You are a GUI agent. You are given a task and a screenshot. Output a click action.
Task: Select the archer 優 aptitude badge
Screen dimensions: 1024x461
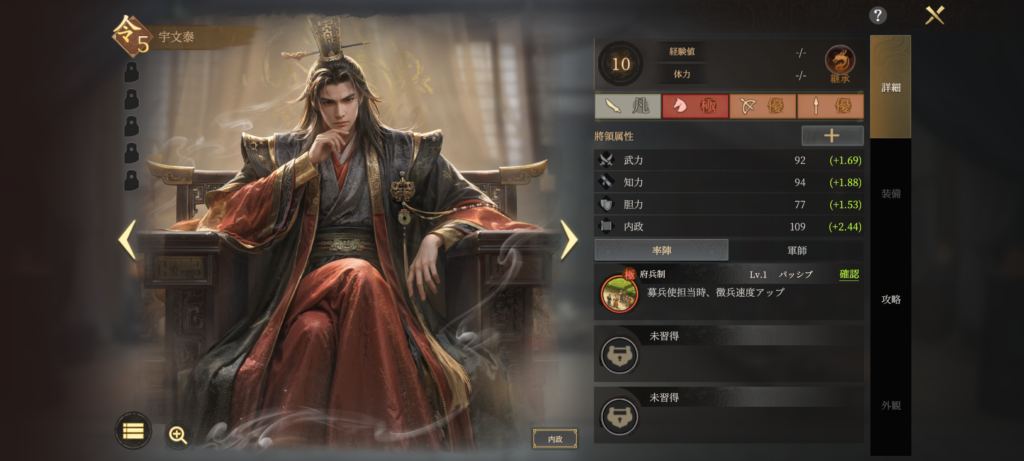(x=762, y=106)
